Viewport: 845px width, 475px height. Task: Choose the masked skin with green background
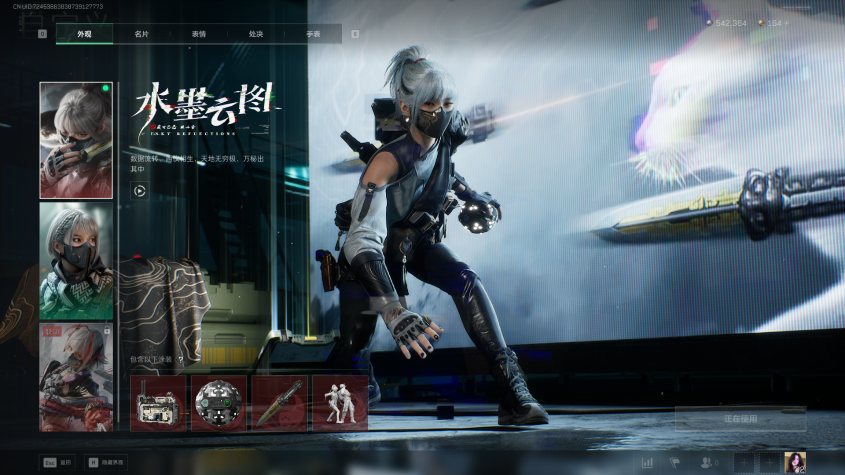[76, 262]
